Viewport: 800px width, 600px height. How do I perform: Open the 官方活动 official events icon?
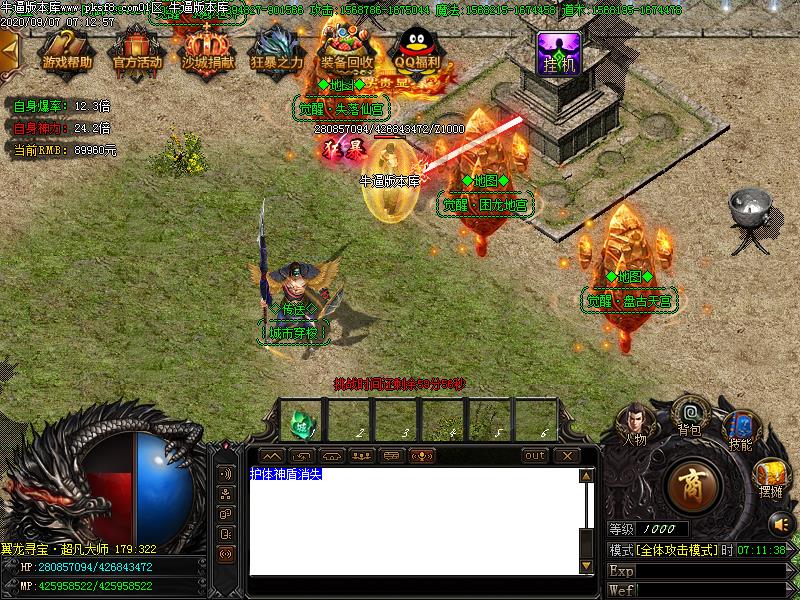point(137,50)
